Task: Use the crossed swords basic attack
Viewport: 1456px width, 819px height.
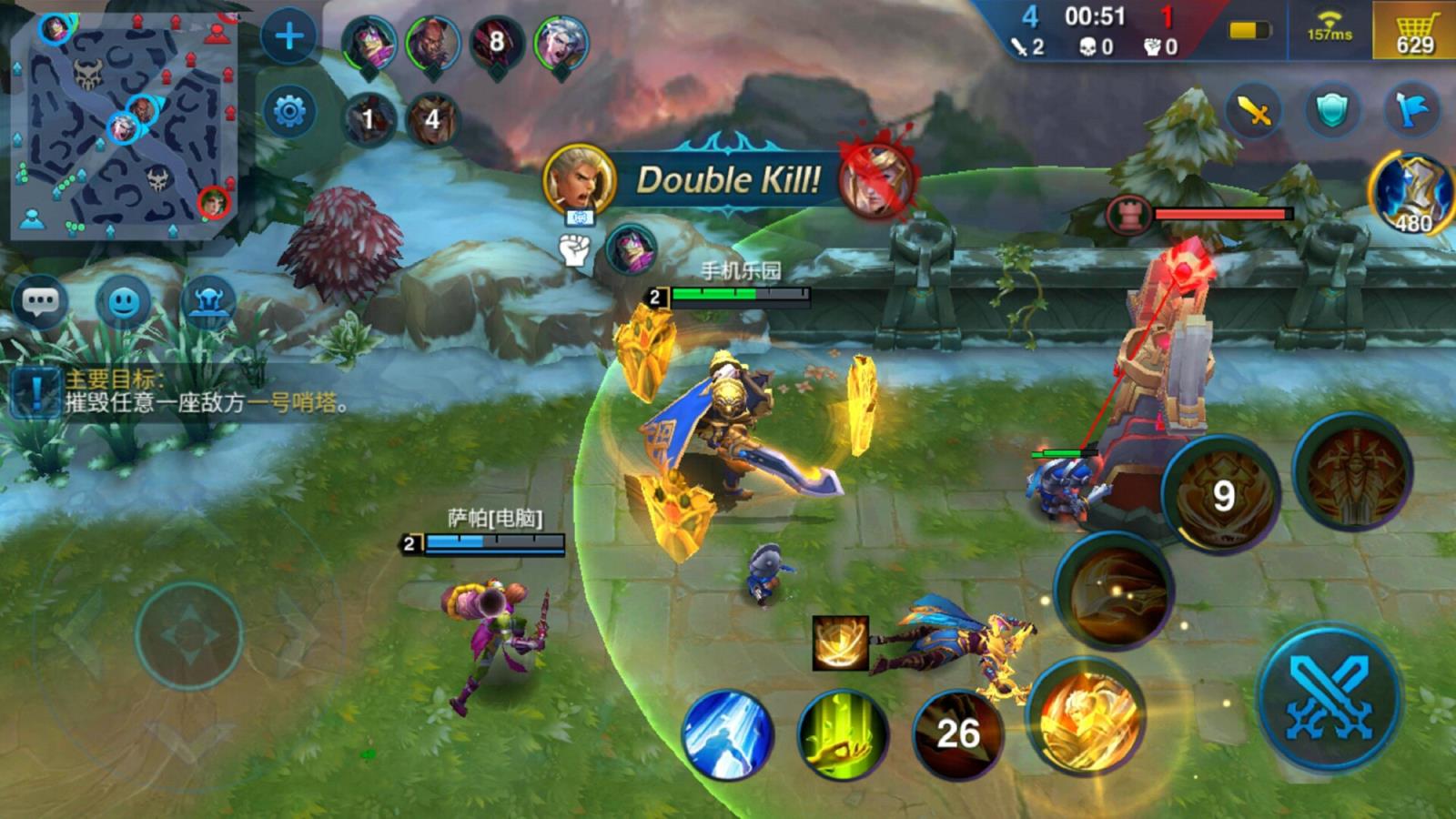Action: pos(1329,698)
